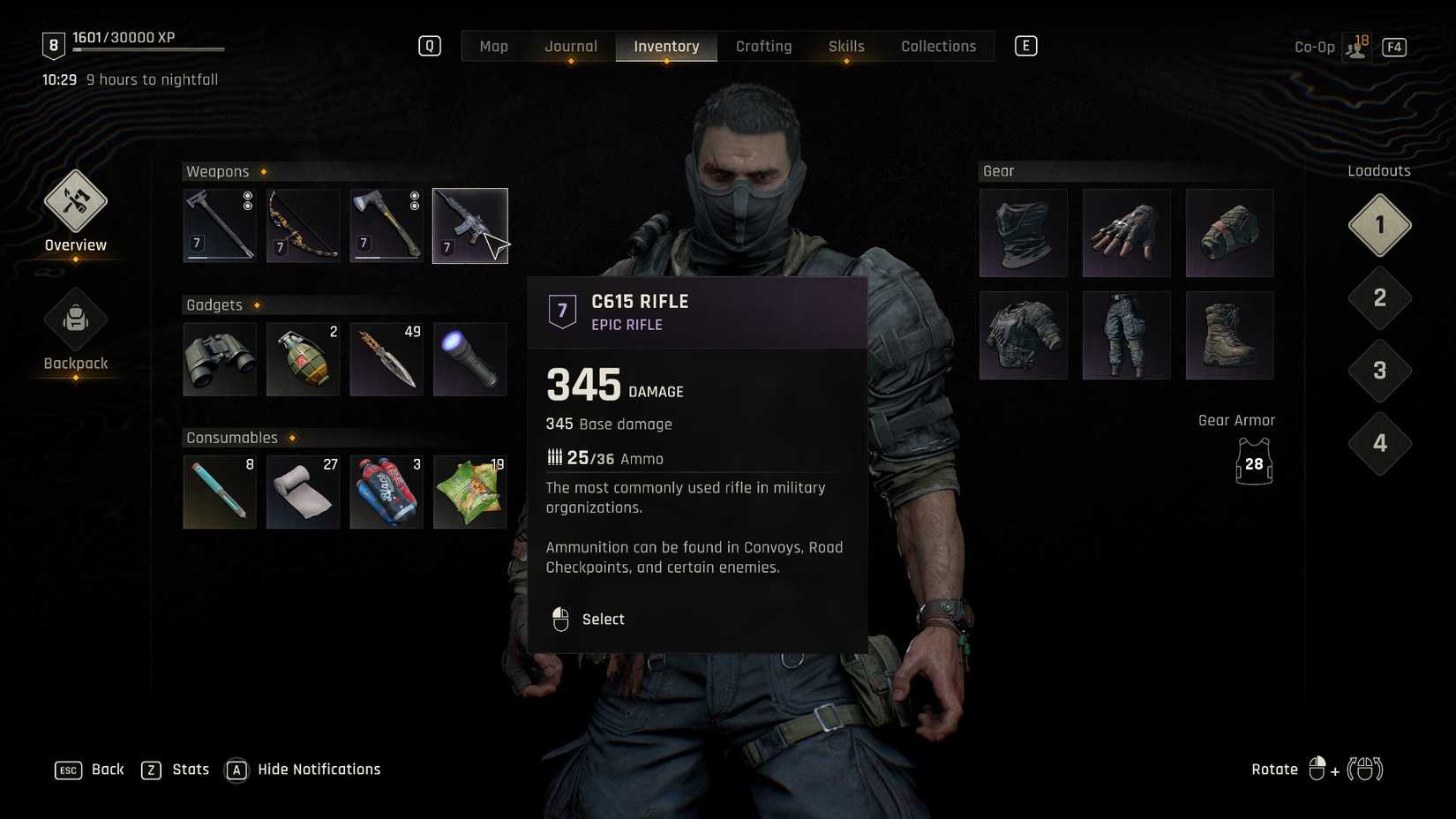Select the binoculars gadget
The height and width of the screenshot is (819, 1456).
tap(219, 358)
